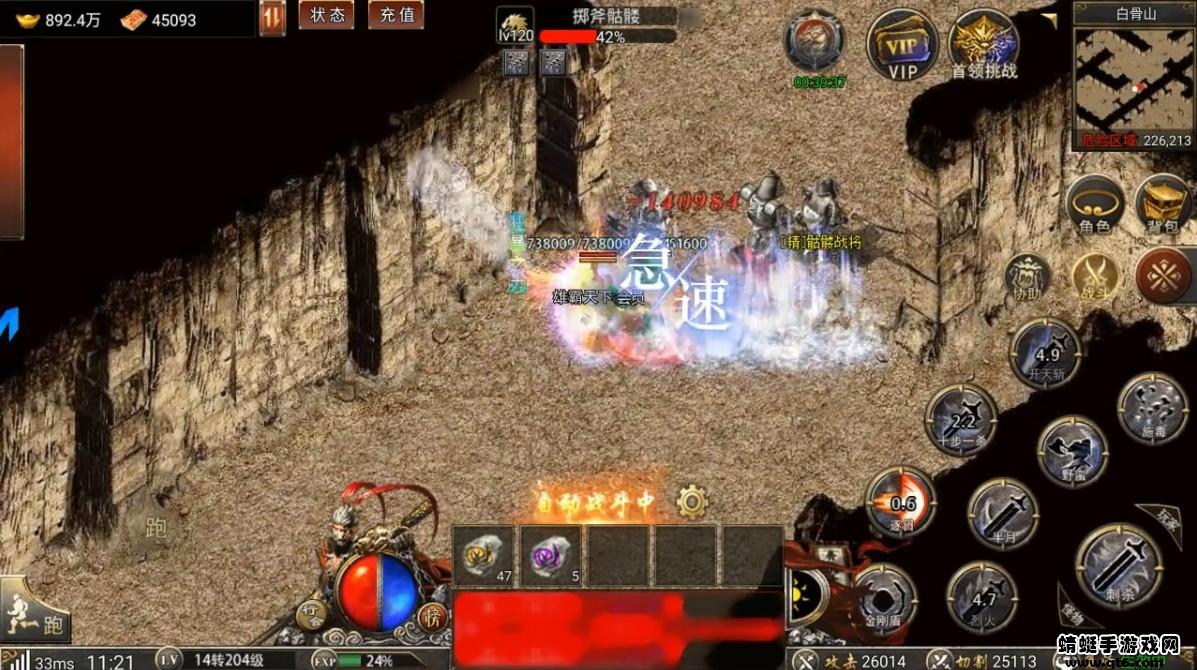Open the VIP menu

[x=902, y=43]
